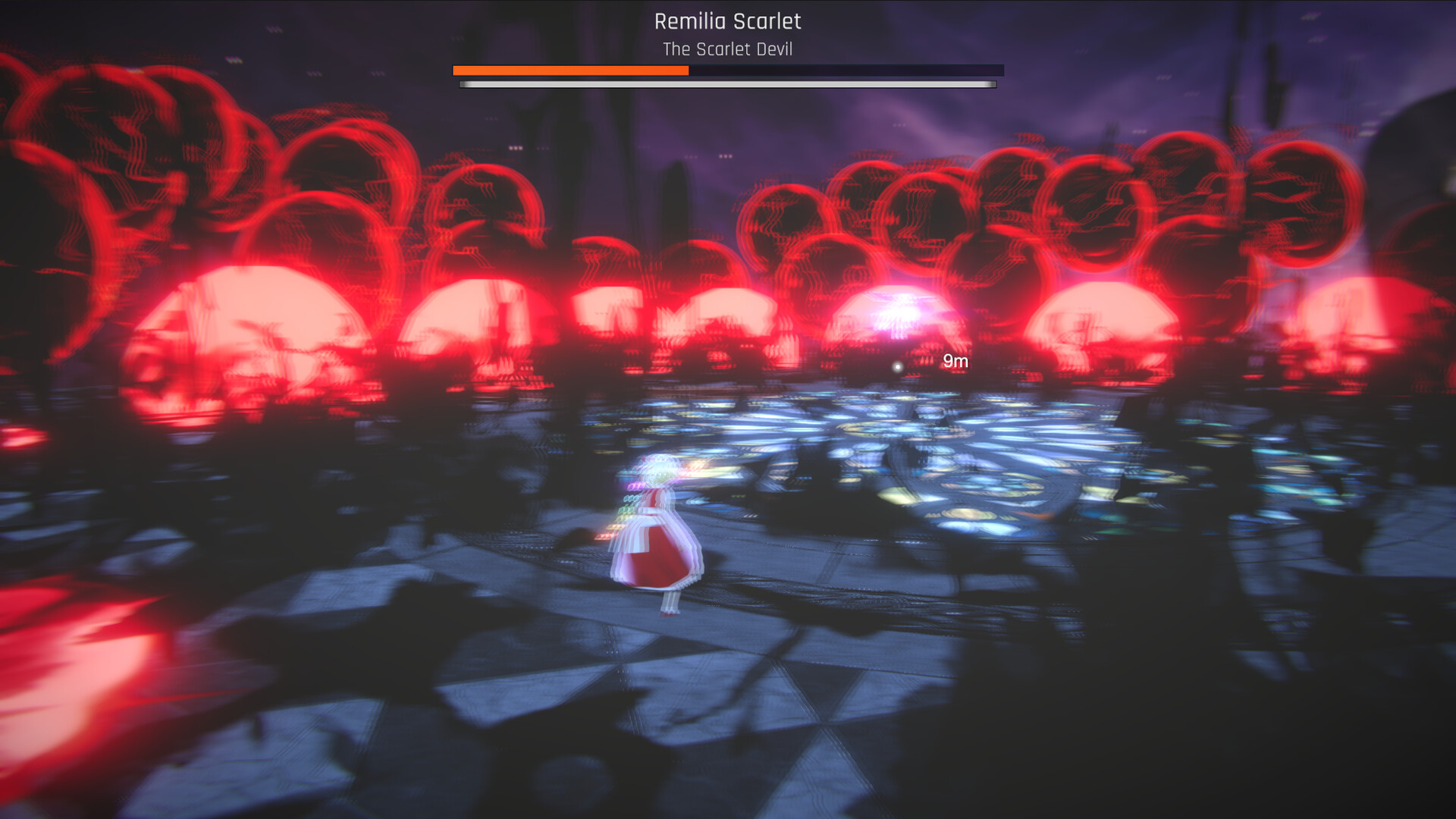The image size is (1456, 819).
Task: Click the white waypoint dot marker
Action: coord(899,366)
